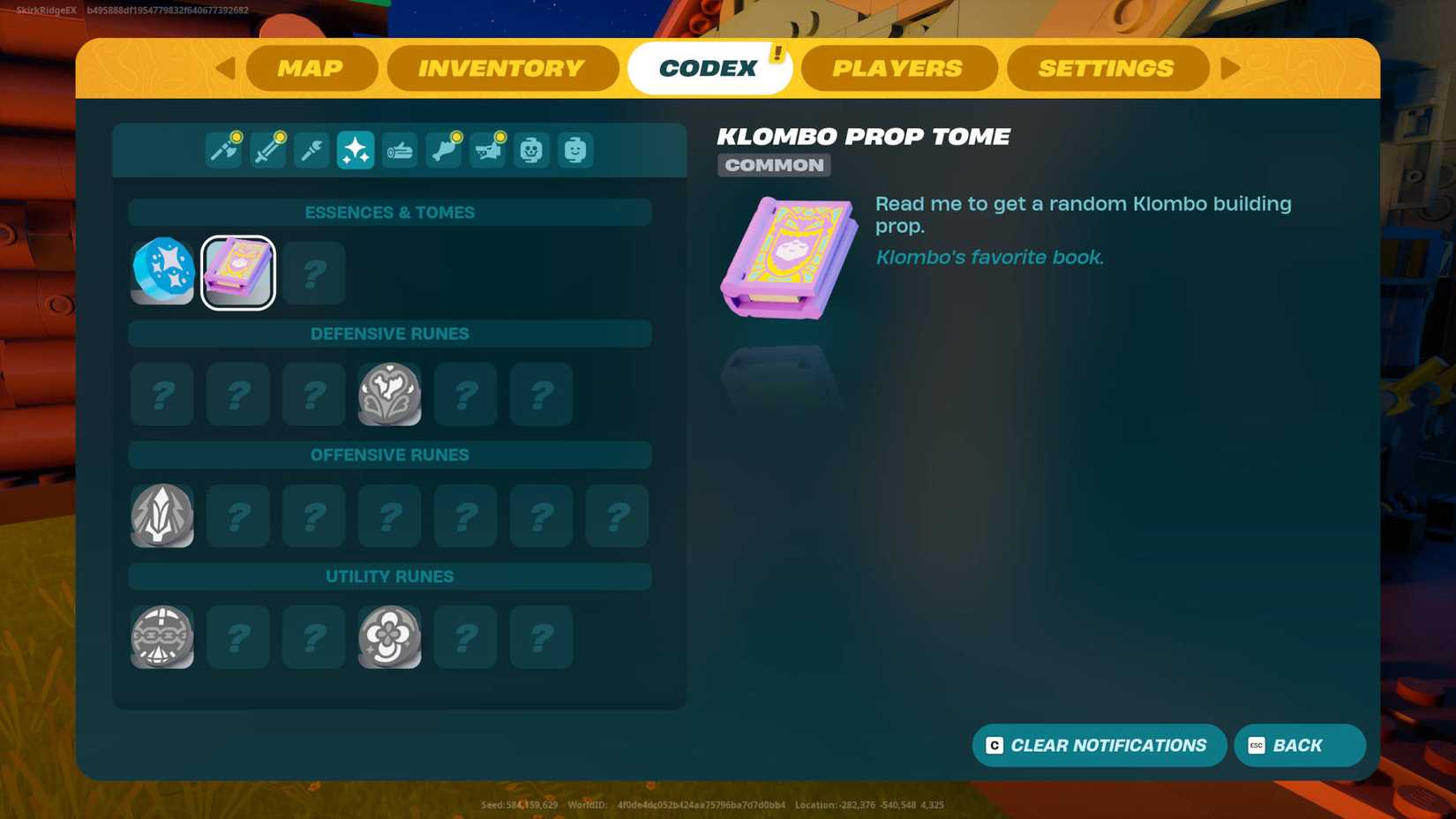Click the sparkles Essences category icon
The image size is (1456, 819).
tap(356, 149)
